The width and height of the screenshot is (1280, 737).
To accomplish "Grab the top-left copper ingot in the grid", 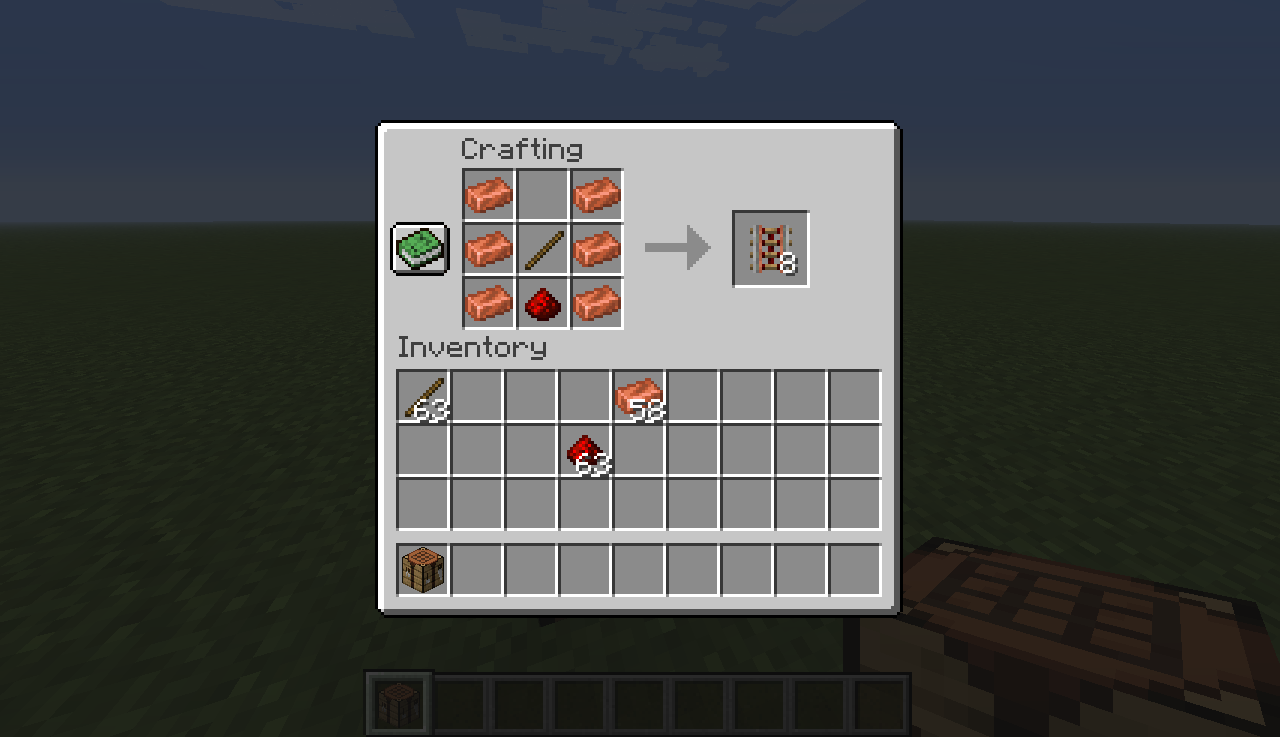I will 488,194.
